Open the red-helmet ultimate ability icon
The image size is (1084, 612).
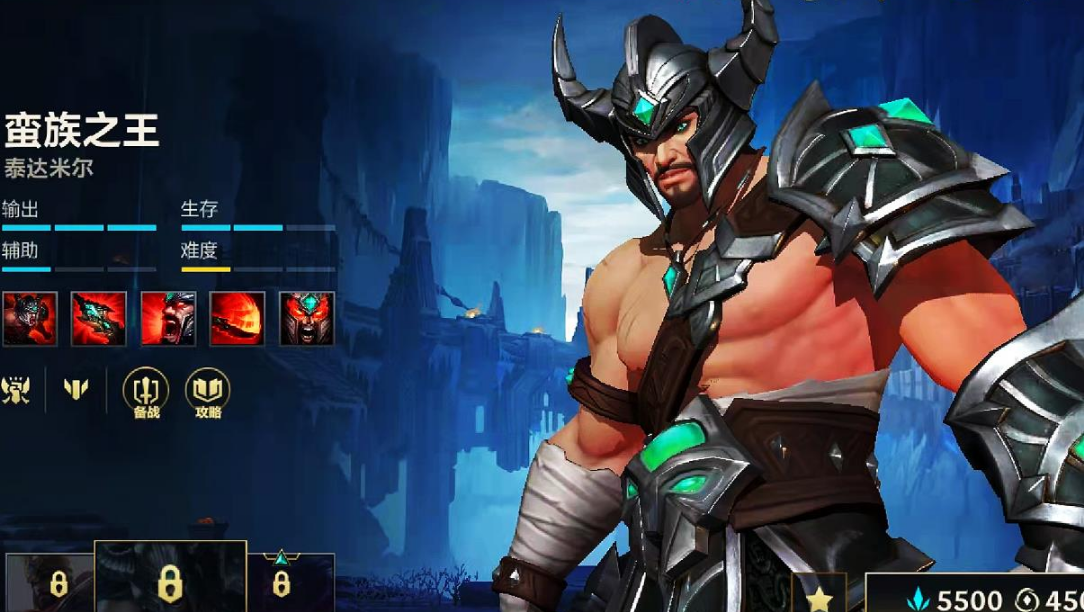pos(307,319)
